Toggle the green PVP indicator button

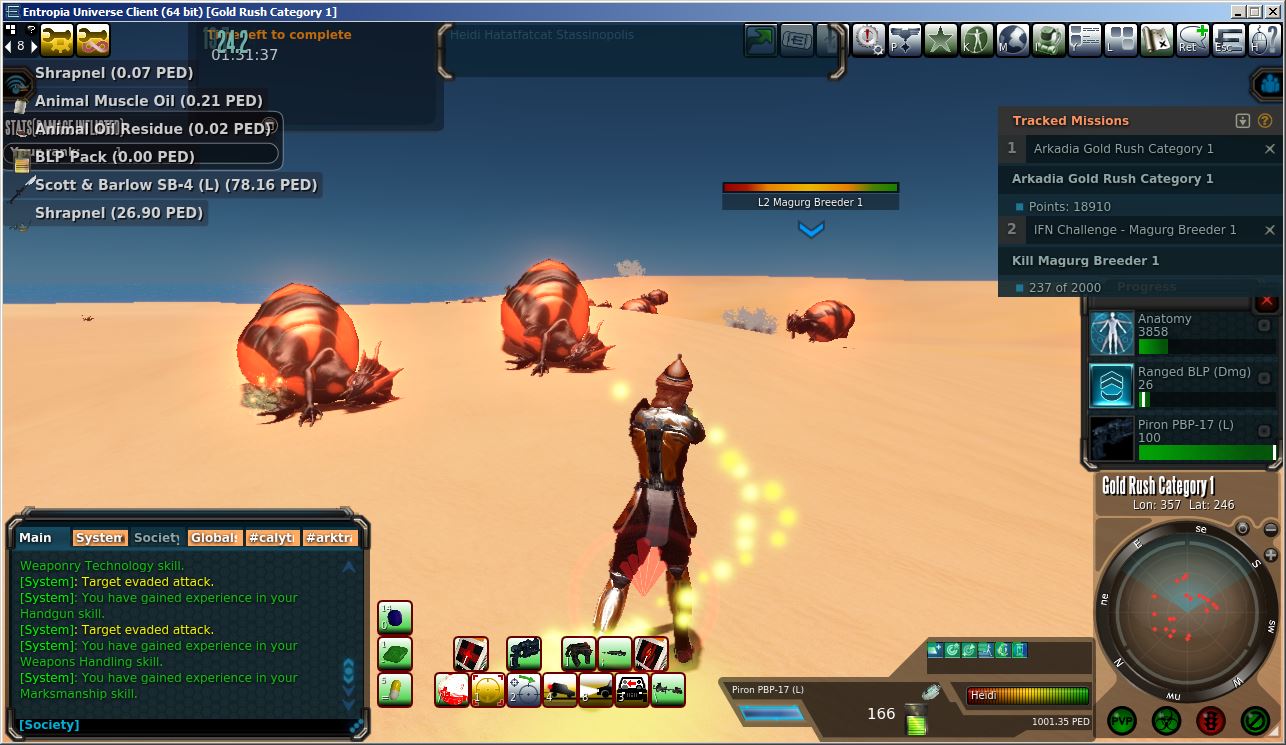click(1122, 720)
